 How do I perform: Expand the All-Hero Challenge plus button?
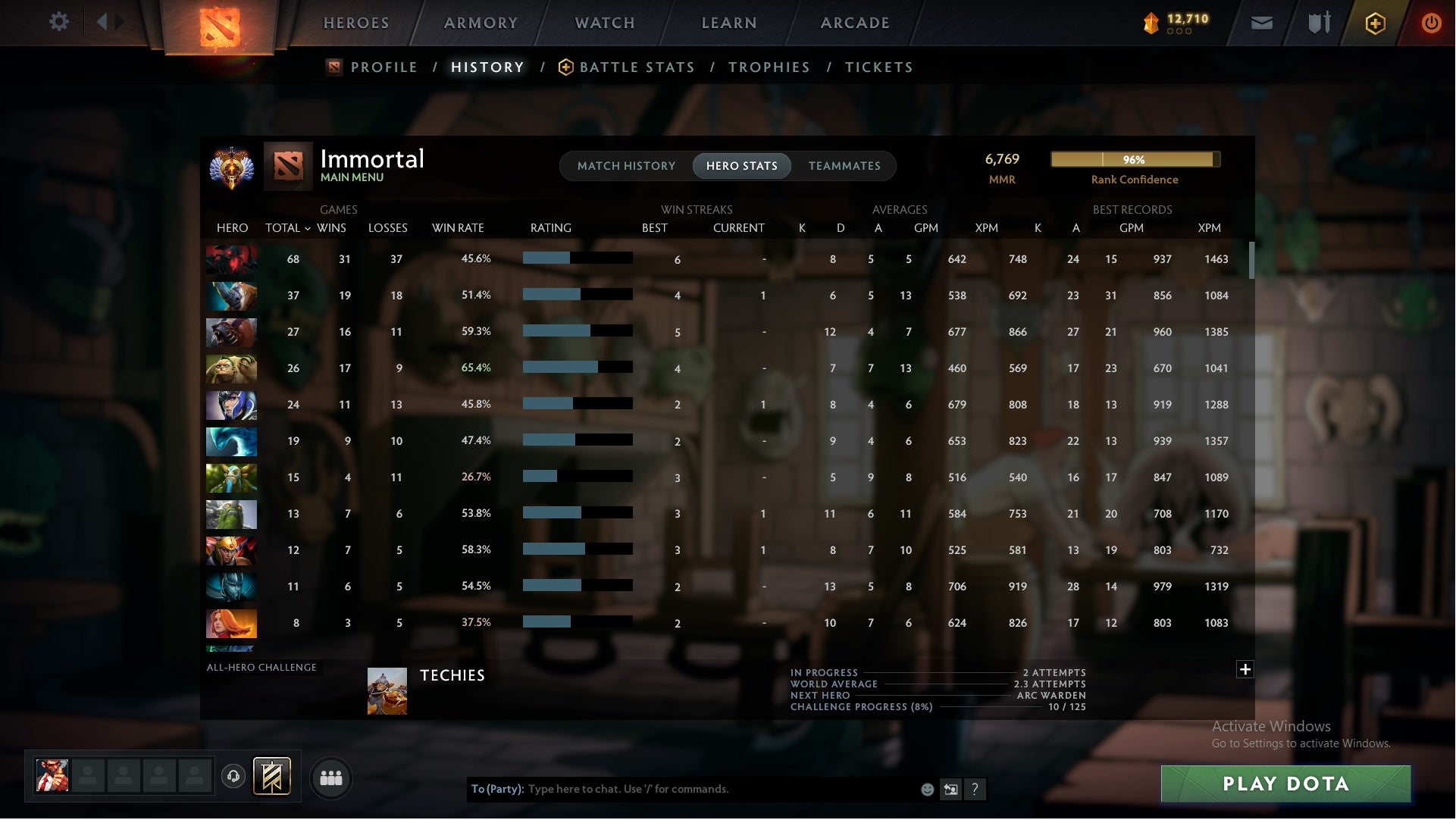click(x=1245, y=670)
